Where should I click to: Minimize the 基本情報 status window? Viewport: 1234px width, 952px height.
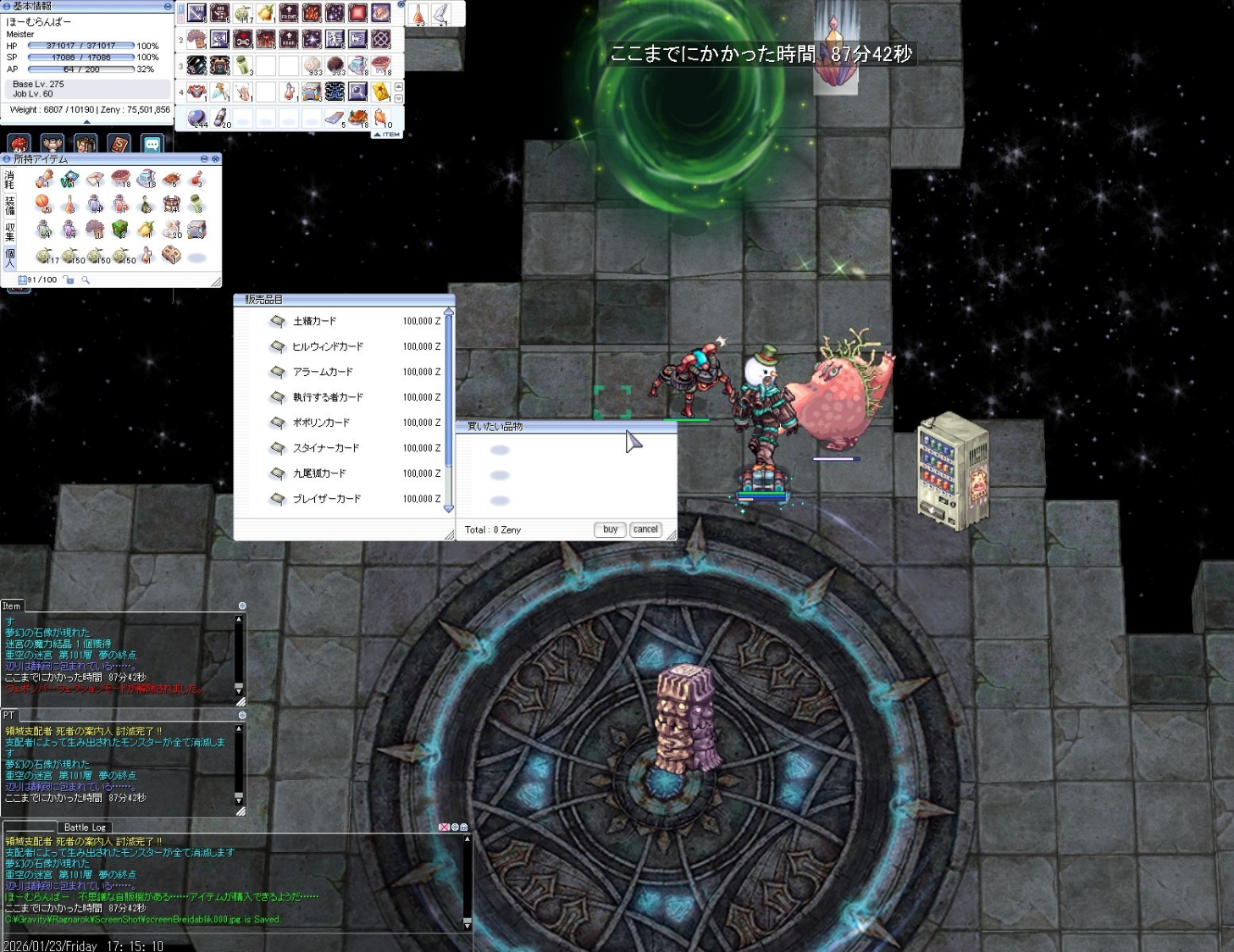tap(168, 6)
